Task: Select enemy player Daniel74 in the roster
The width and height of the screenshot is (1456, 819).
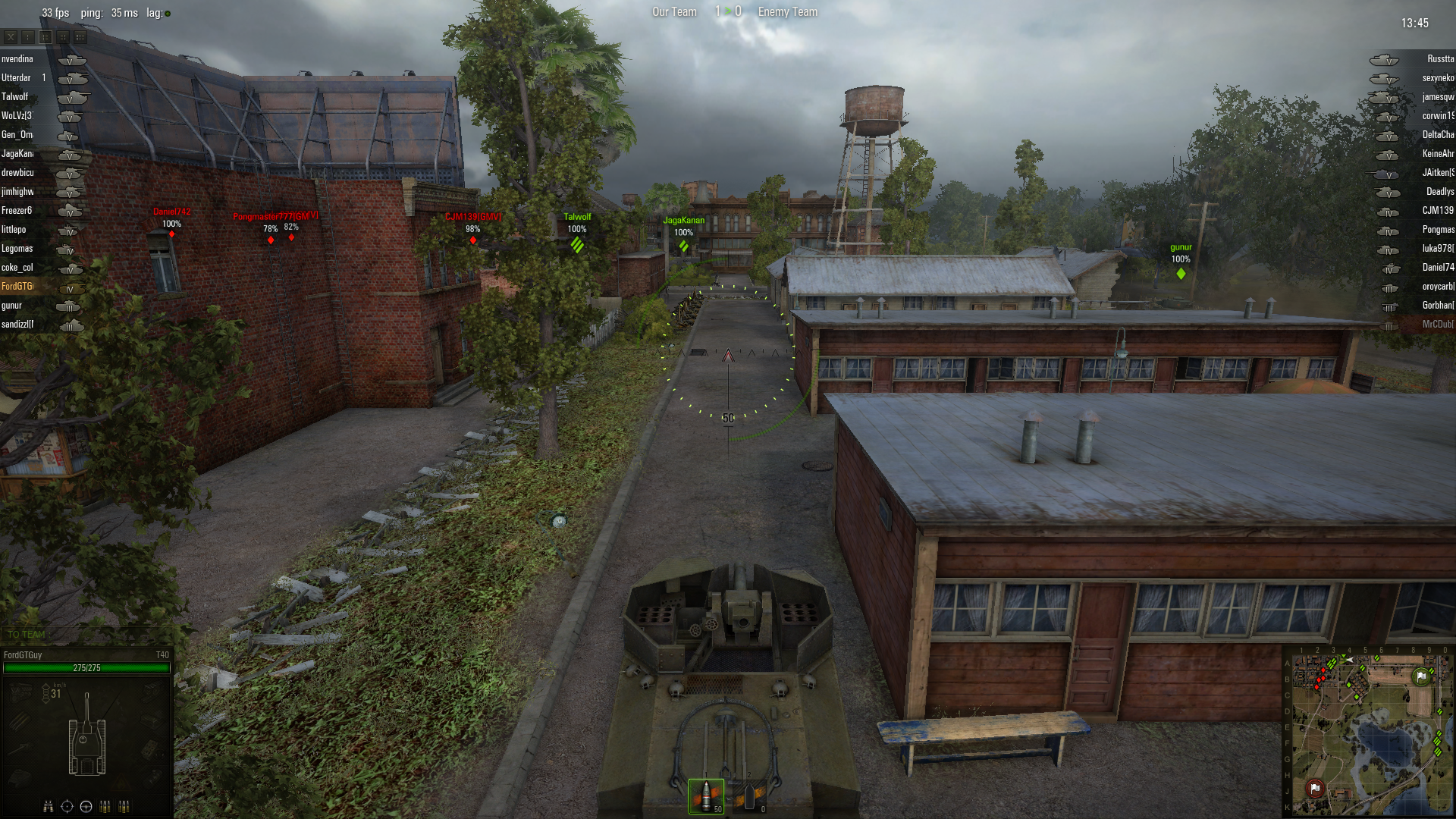Action: coord(1438,268)
